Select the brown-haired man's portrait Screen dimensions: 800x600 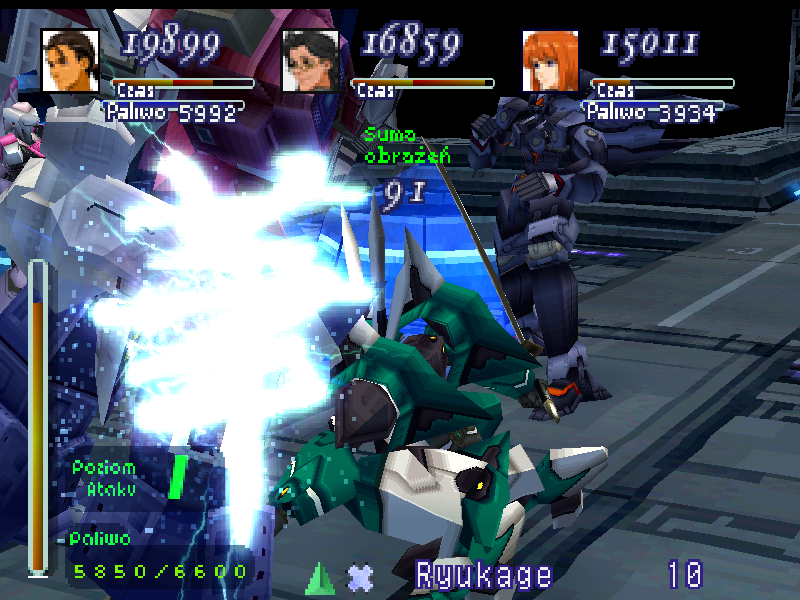70,60
